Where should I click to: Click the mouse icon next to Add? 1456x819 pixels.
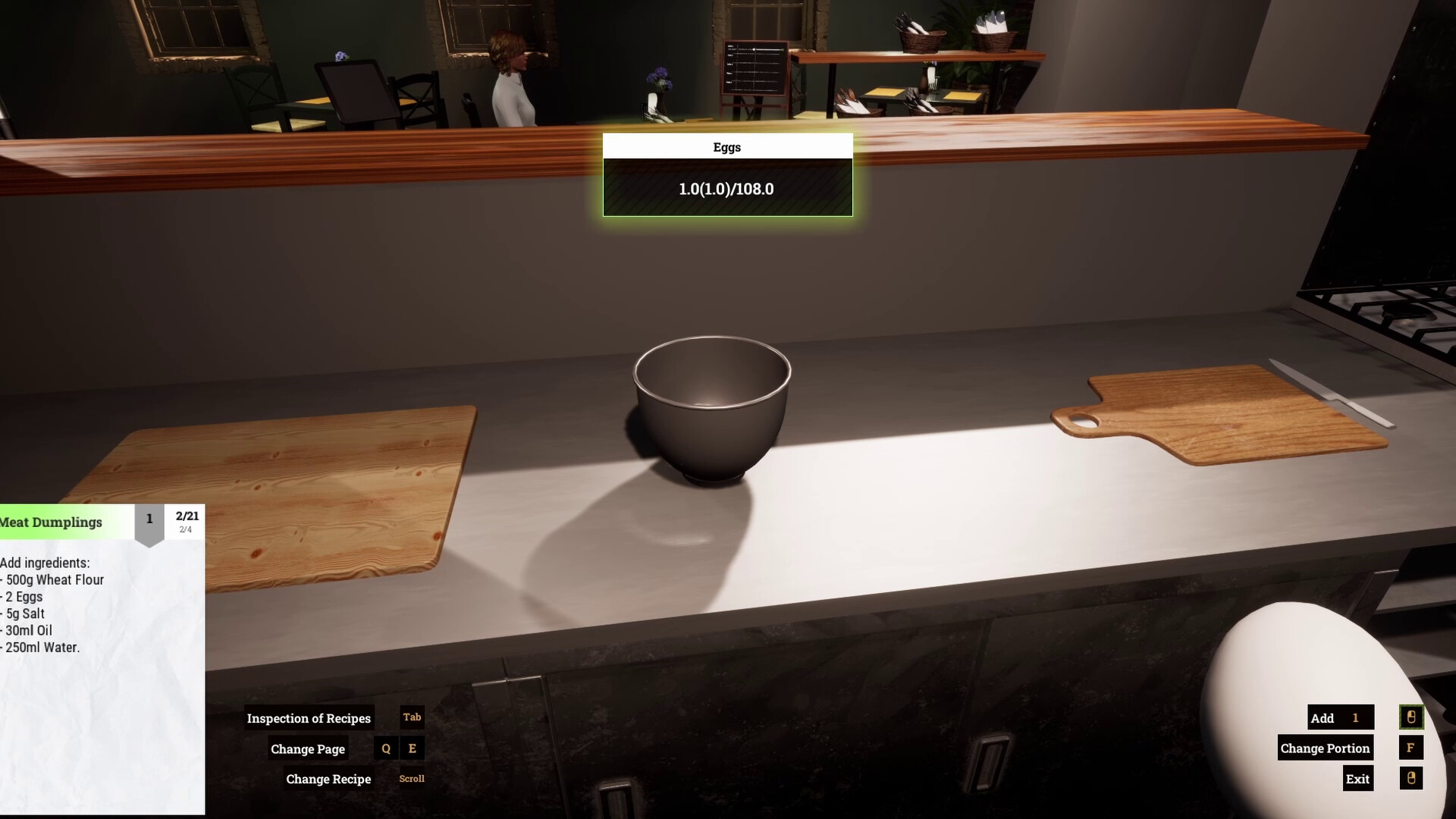pyautogui.click(x=1411, y=717)
